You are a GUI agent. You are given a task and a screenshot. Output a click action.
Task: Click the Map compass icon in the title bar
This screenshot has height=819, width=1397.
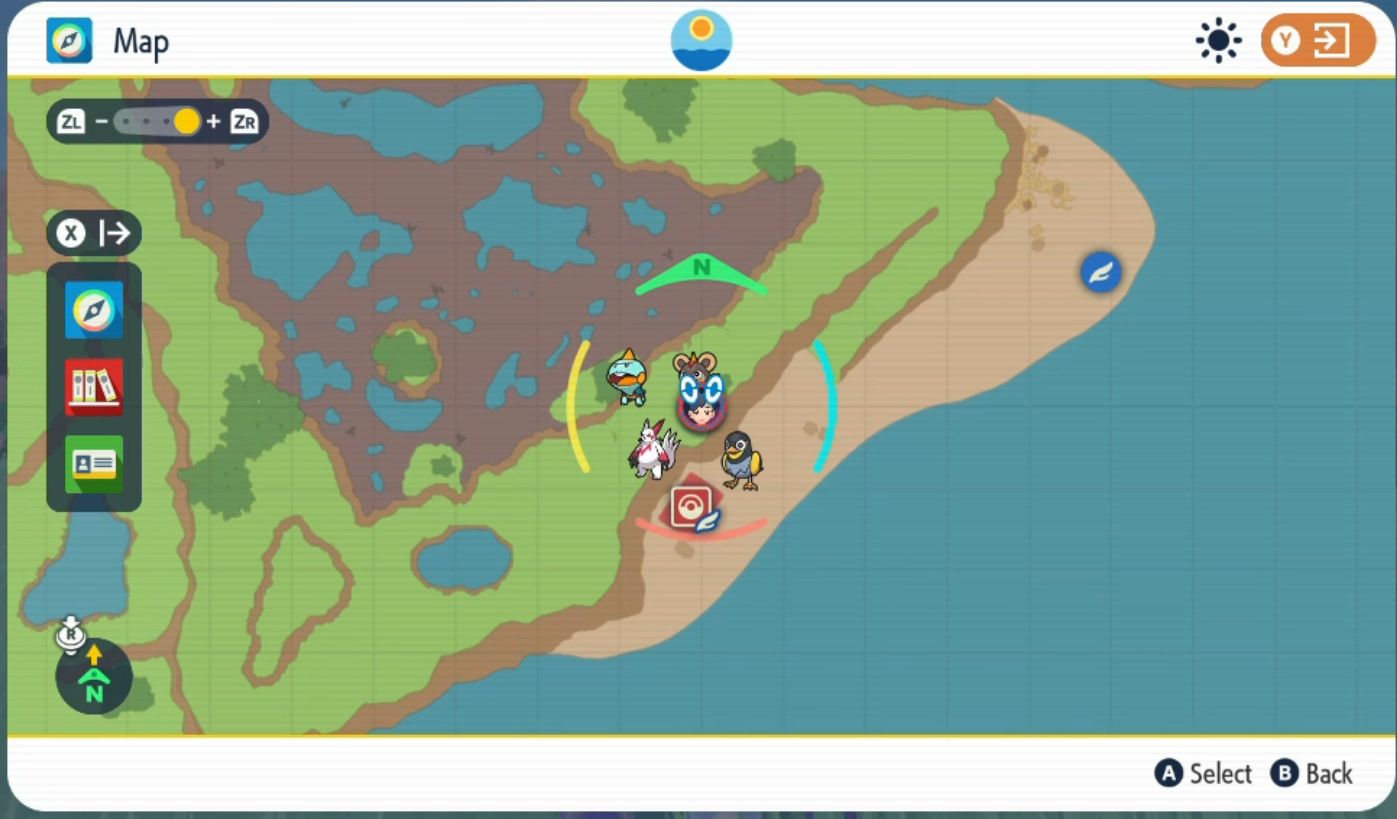[67, 40]
